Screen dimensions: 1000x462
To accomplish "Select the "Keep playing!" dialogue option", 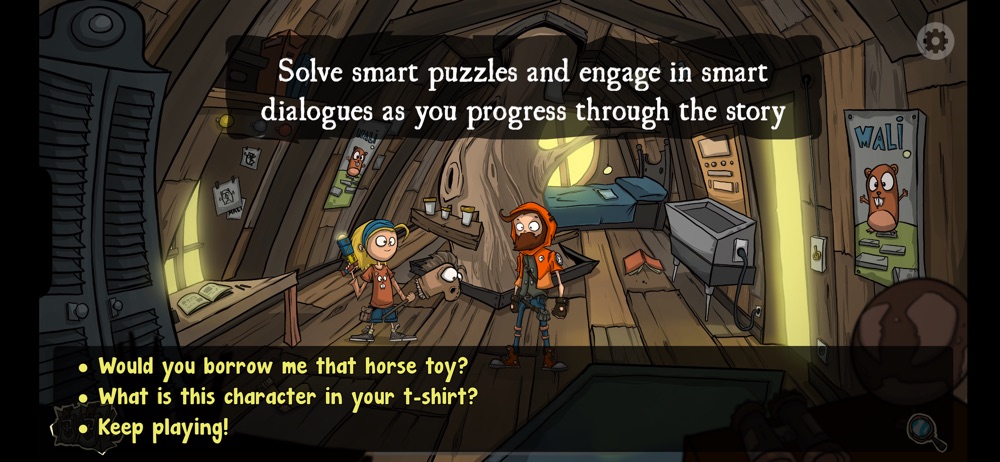I will click(163, 429).
